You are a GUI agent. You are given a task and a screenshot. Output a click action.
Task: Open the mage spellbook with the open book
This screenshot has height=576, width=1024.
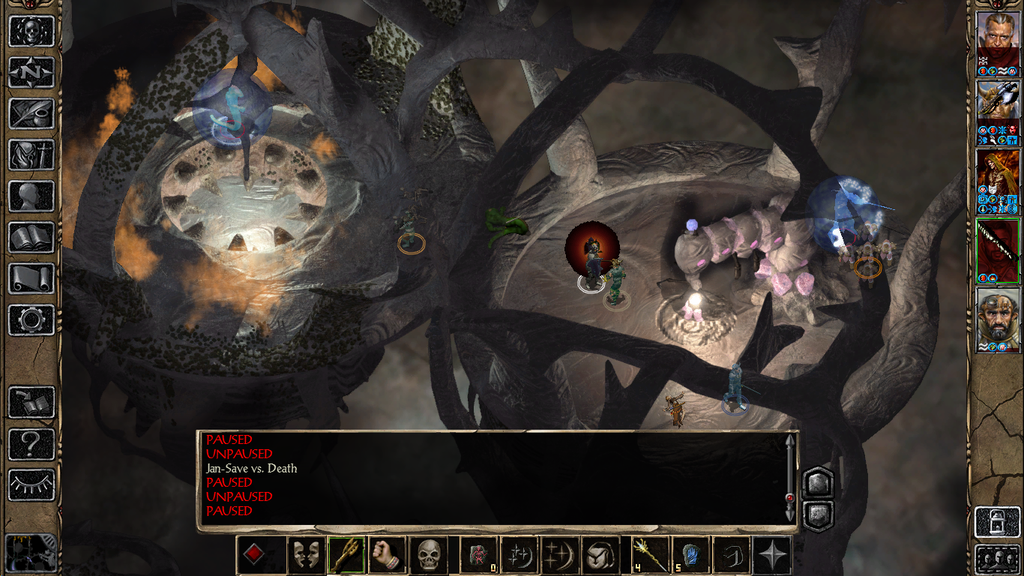pos(31,237)
